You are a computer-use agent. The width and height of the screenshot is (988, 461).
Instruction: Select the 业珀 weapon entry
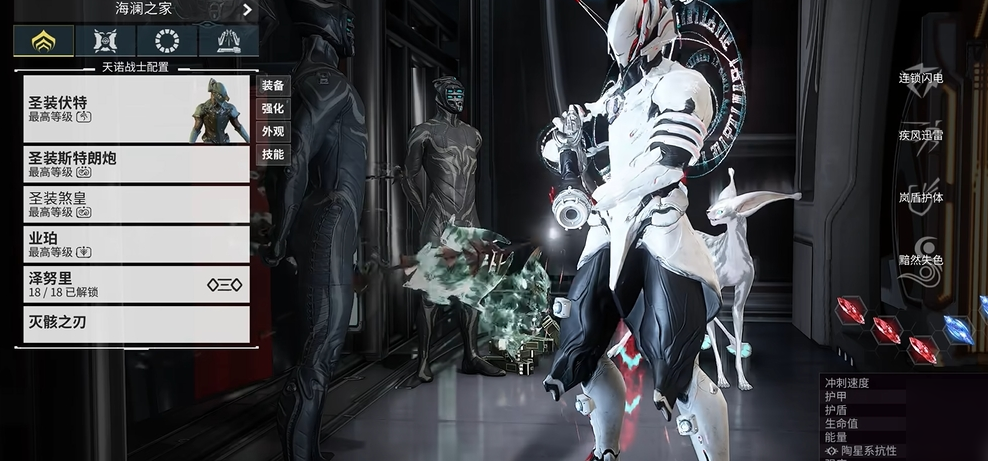pos(136,244)
